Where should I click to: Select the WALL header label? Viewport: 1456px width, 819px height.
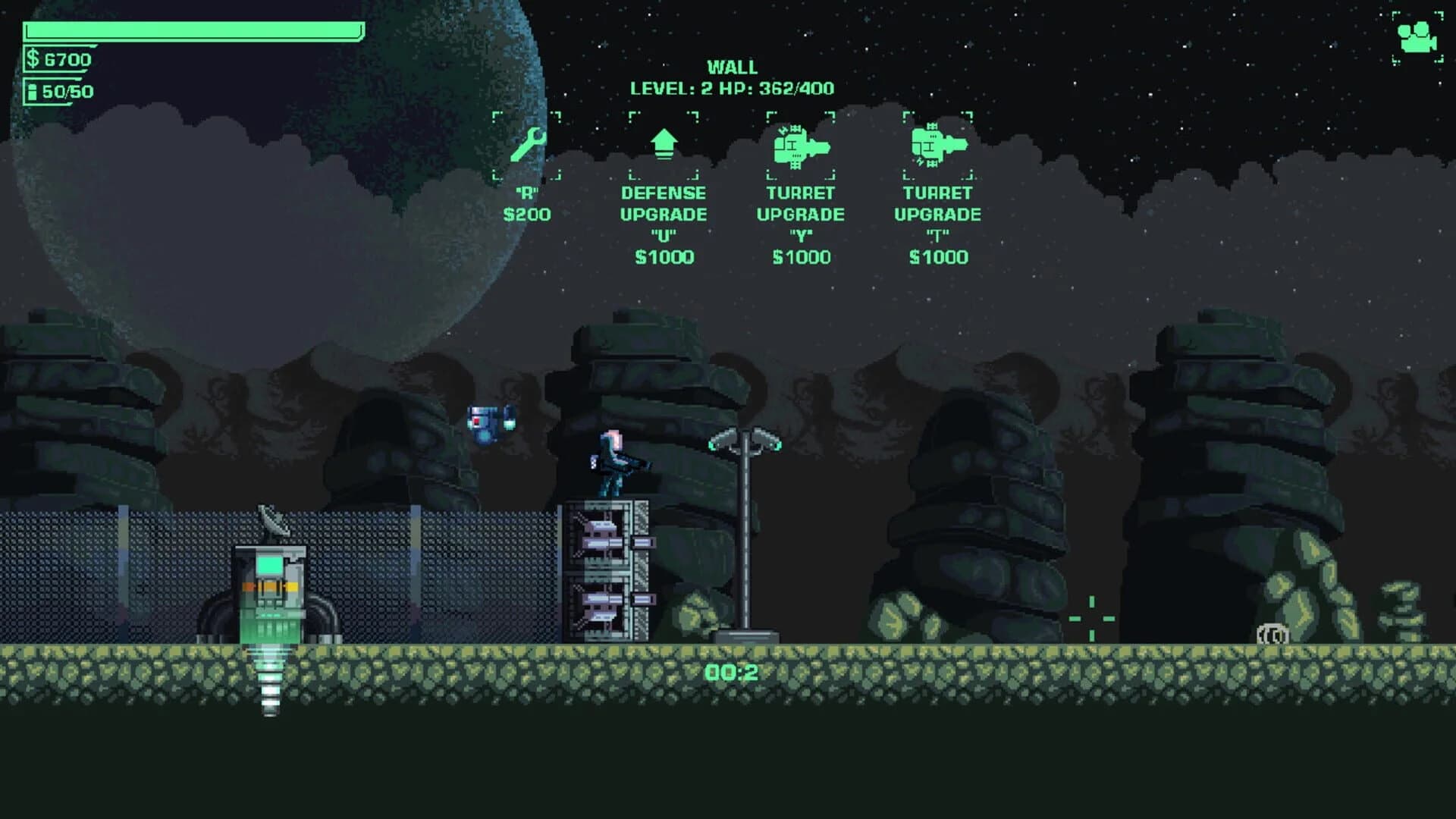click(x=730, y=67)
